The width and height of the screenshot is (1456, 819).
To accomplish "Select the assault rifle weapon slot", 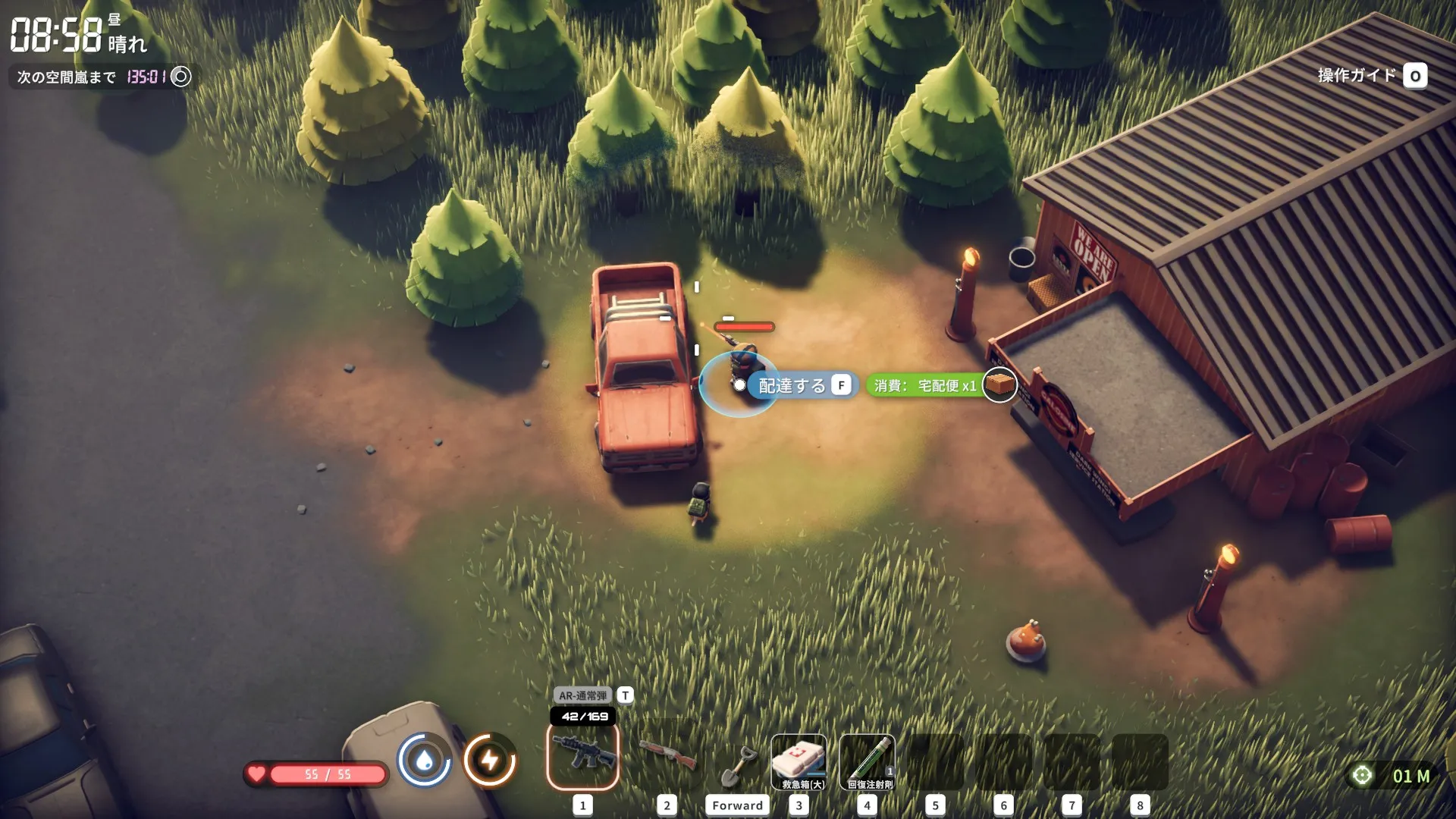I will (582, 755).
